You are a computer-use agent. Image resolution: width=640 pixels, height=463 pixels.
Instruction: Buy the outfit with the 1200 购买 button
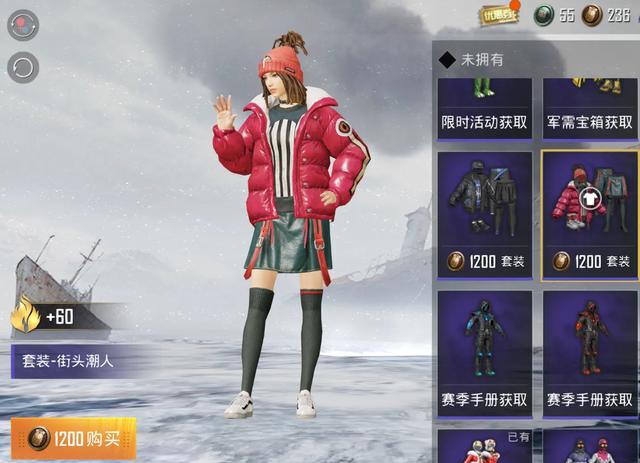click(74, 438)
